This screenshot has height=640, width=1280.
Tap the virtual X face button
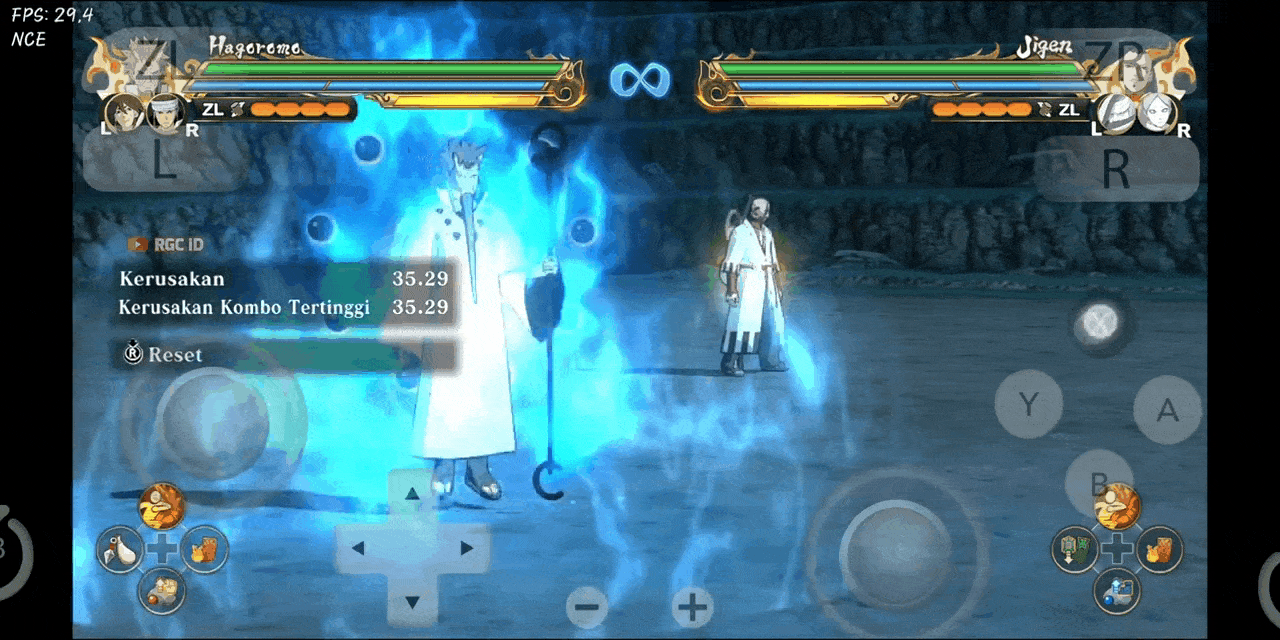pos(1101,323)
